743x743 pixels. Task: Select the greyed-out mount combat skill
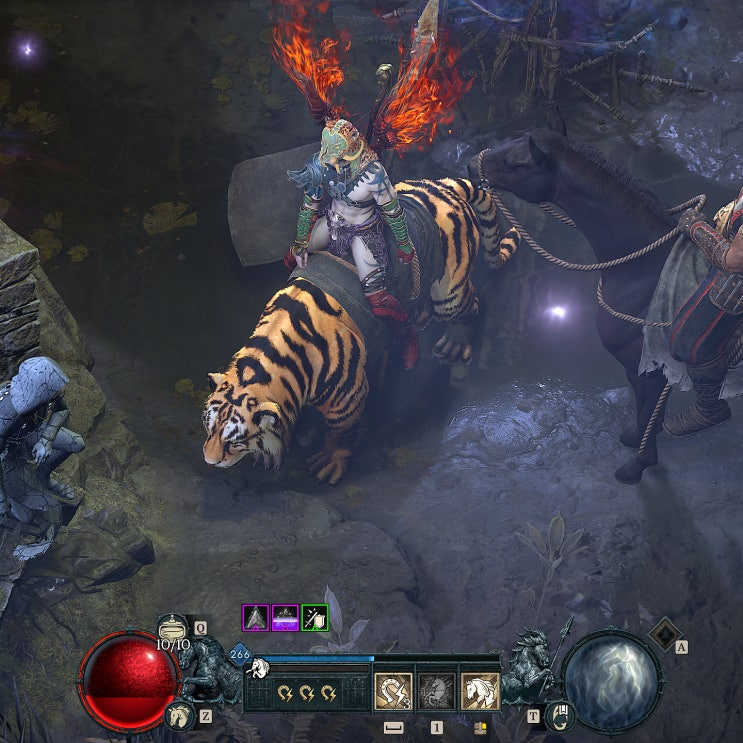pyautogui.click(x=436, y=691)
